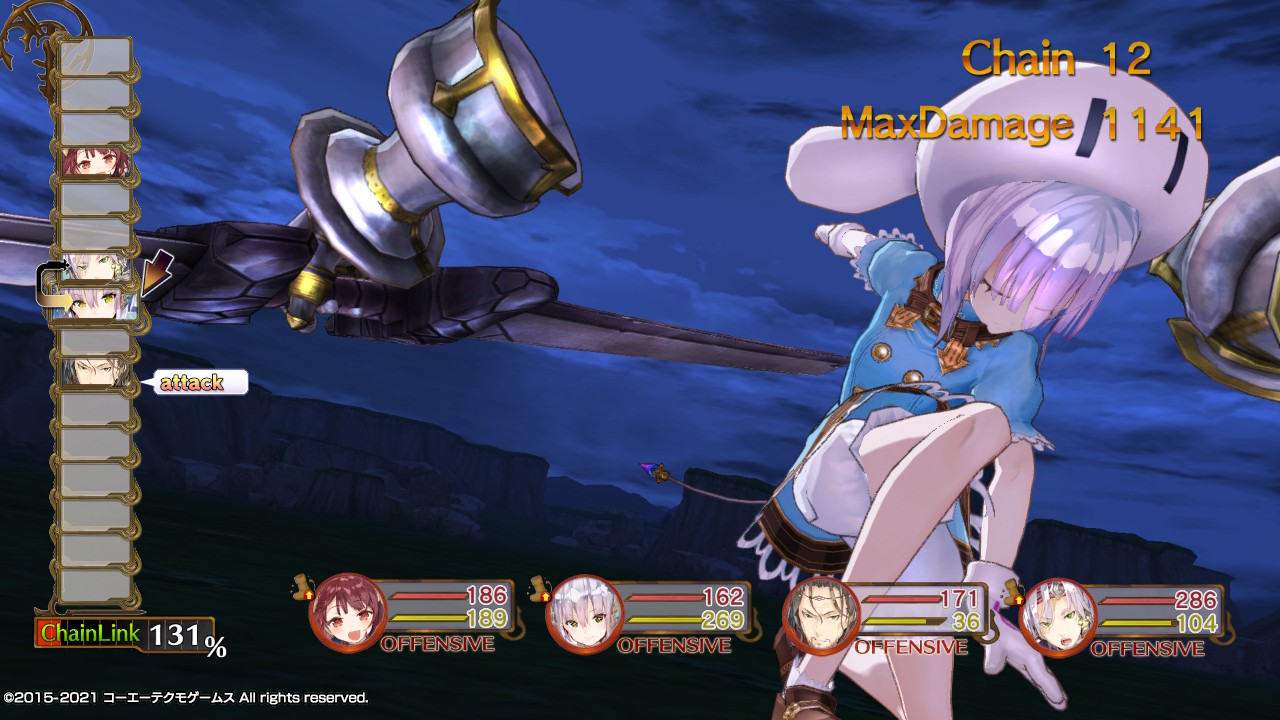Select Harol's circular portrait in third panel
The image size is (1280, 720).
pos(822,615)
